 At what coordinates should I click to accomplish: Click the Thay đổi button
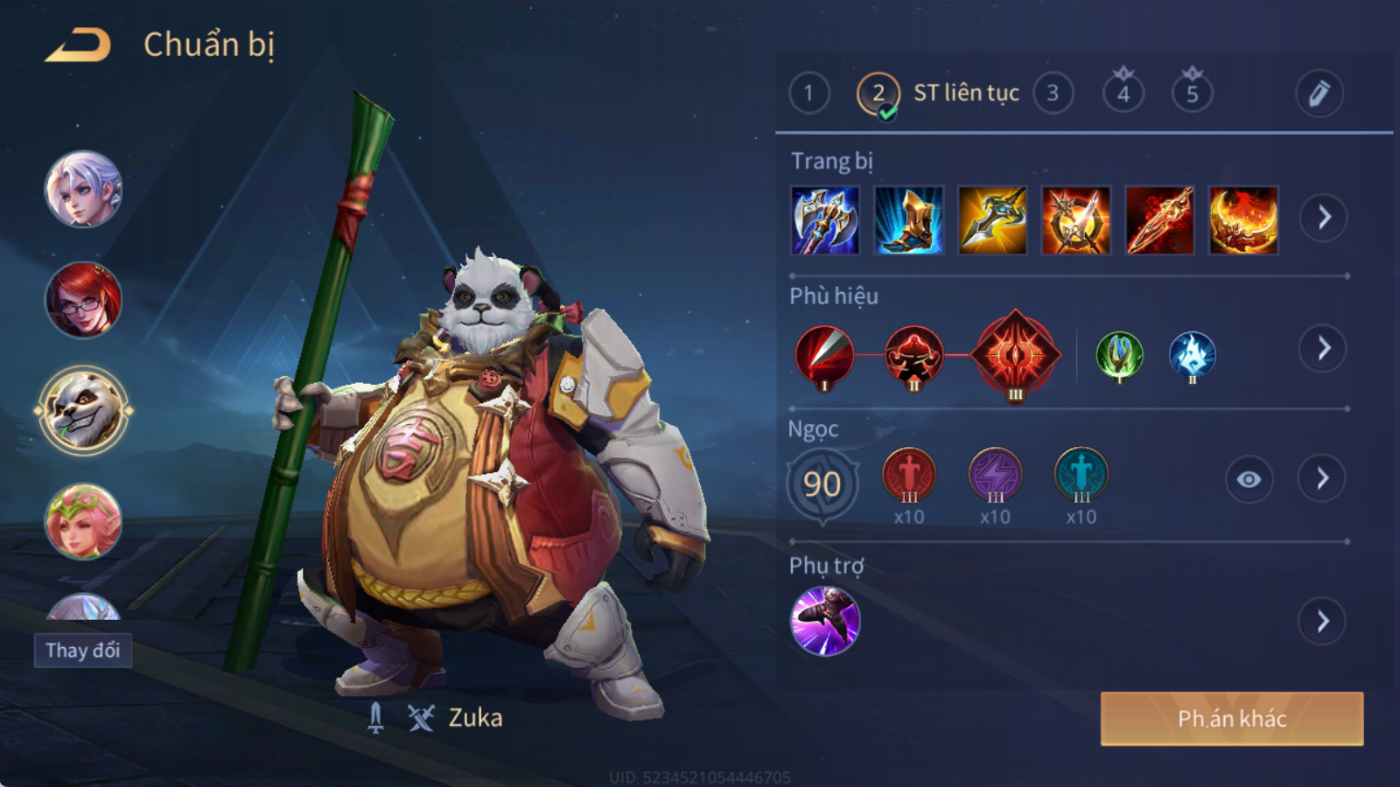point(83,650)
